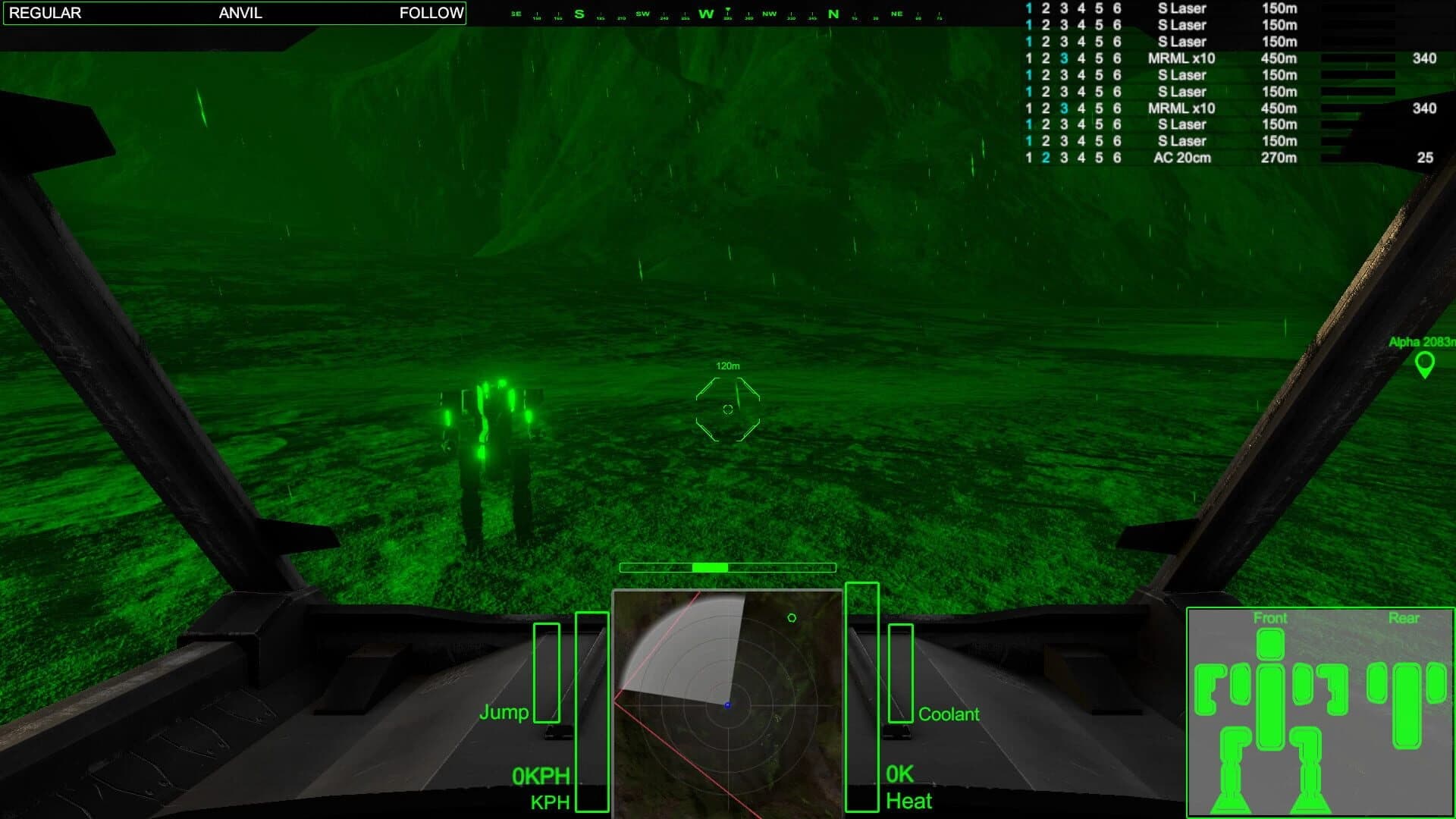The height and width of the screenshot is (819, 1456).
Task: Click the ANVIL command menu item
Action: click(239, 13)
